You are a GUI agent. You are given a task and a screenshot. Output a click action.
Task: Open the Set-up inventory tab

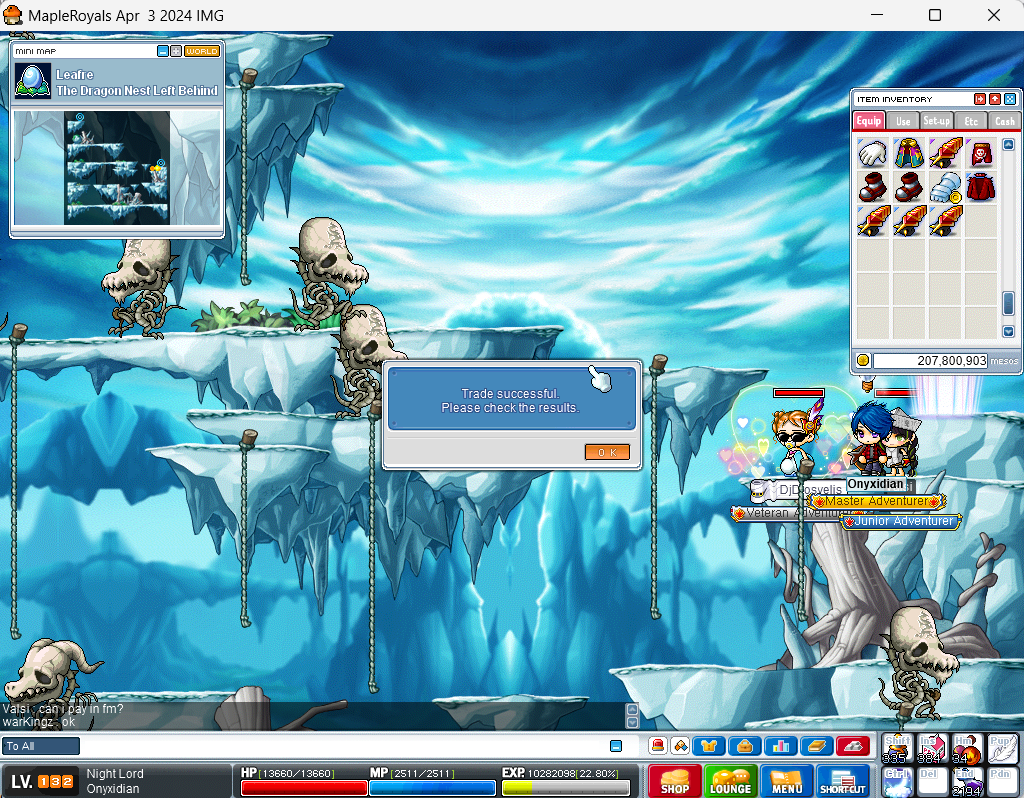(937, 121)
